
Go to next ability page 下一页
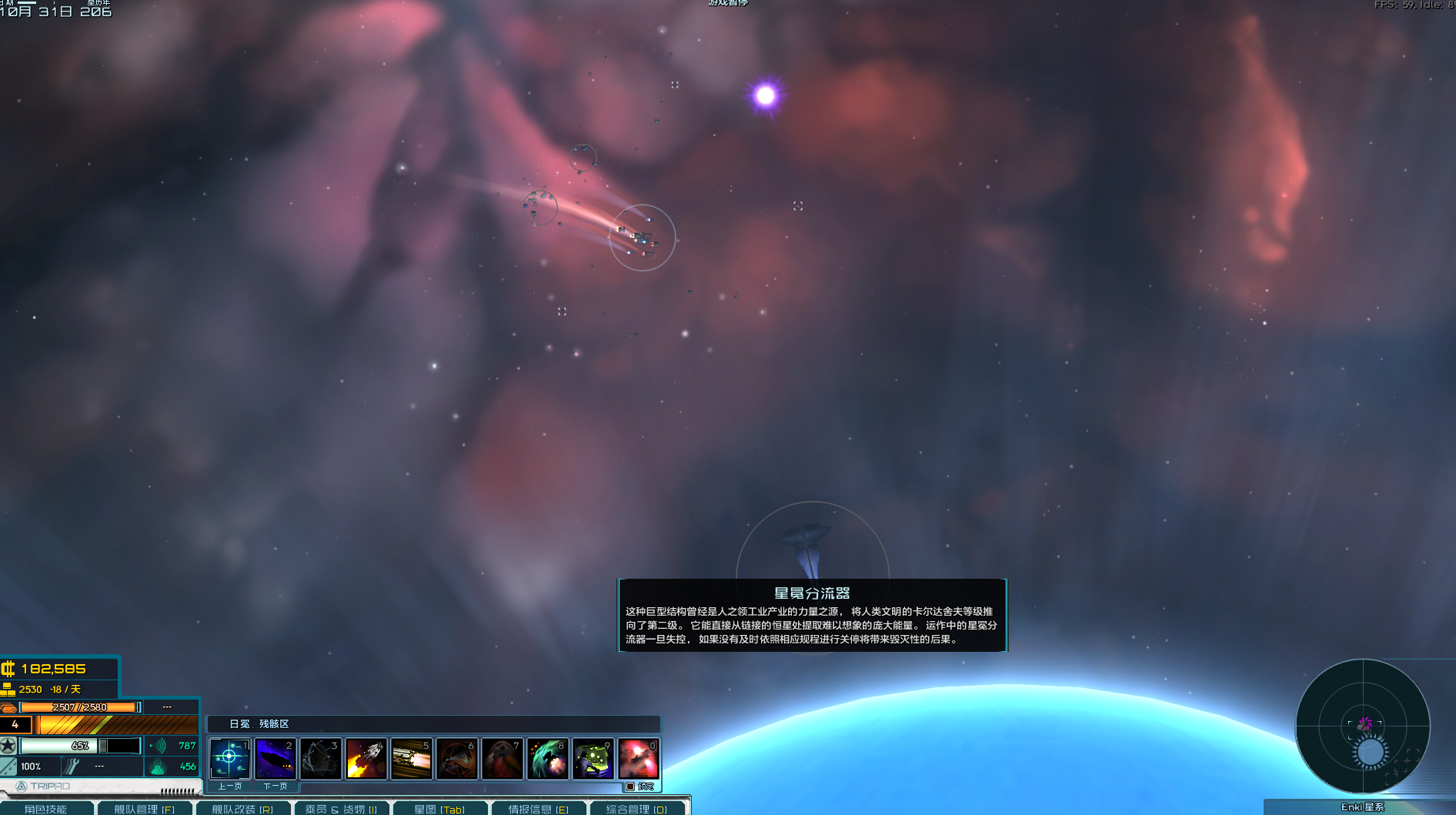click(x=275, y=787)
